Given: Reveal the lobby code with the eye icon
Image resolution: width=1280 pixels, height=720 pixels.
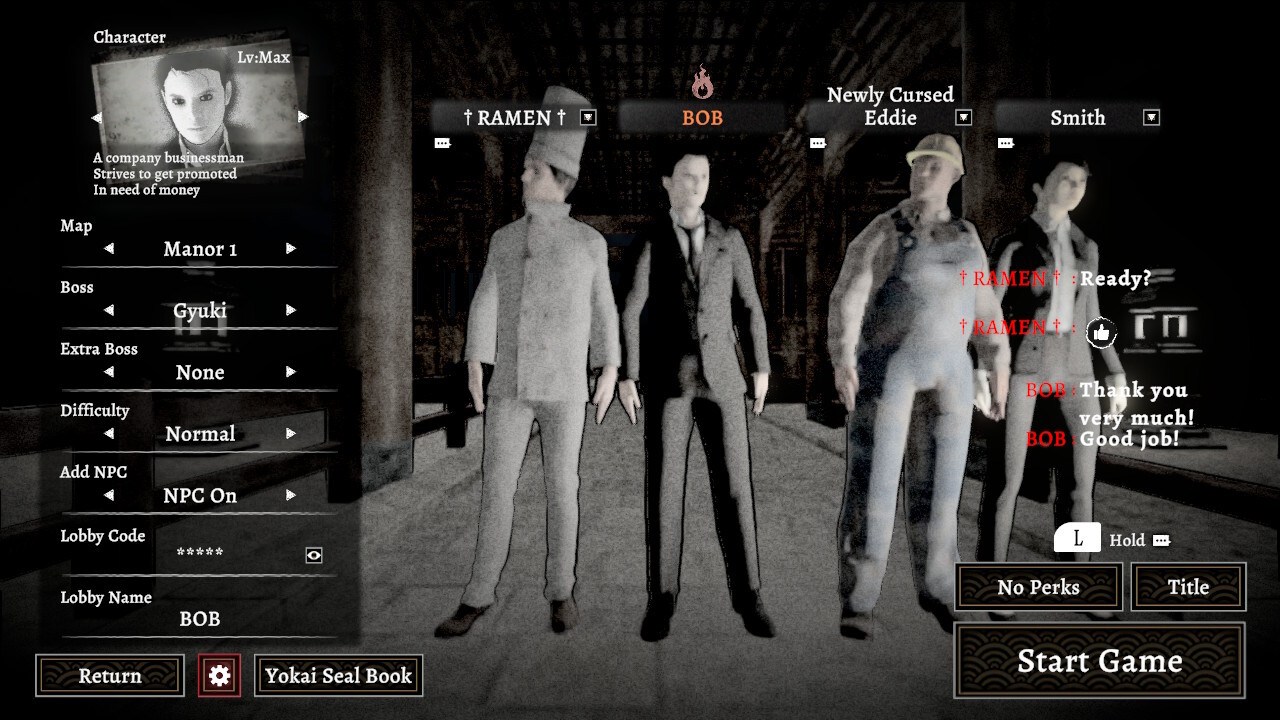Looking at the screenshot, I should click(x=314, y=553).
